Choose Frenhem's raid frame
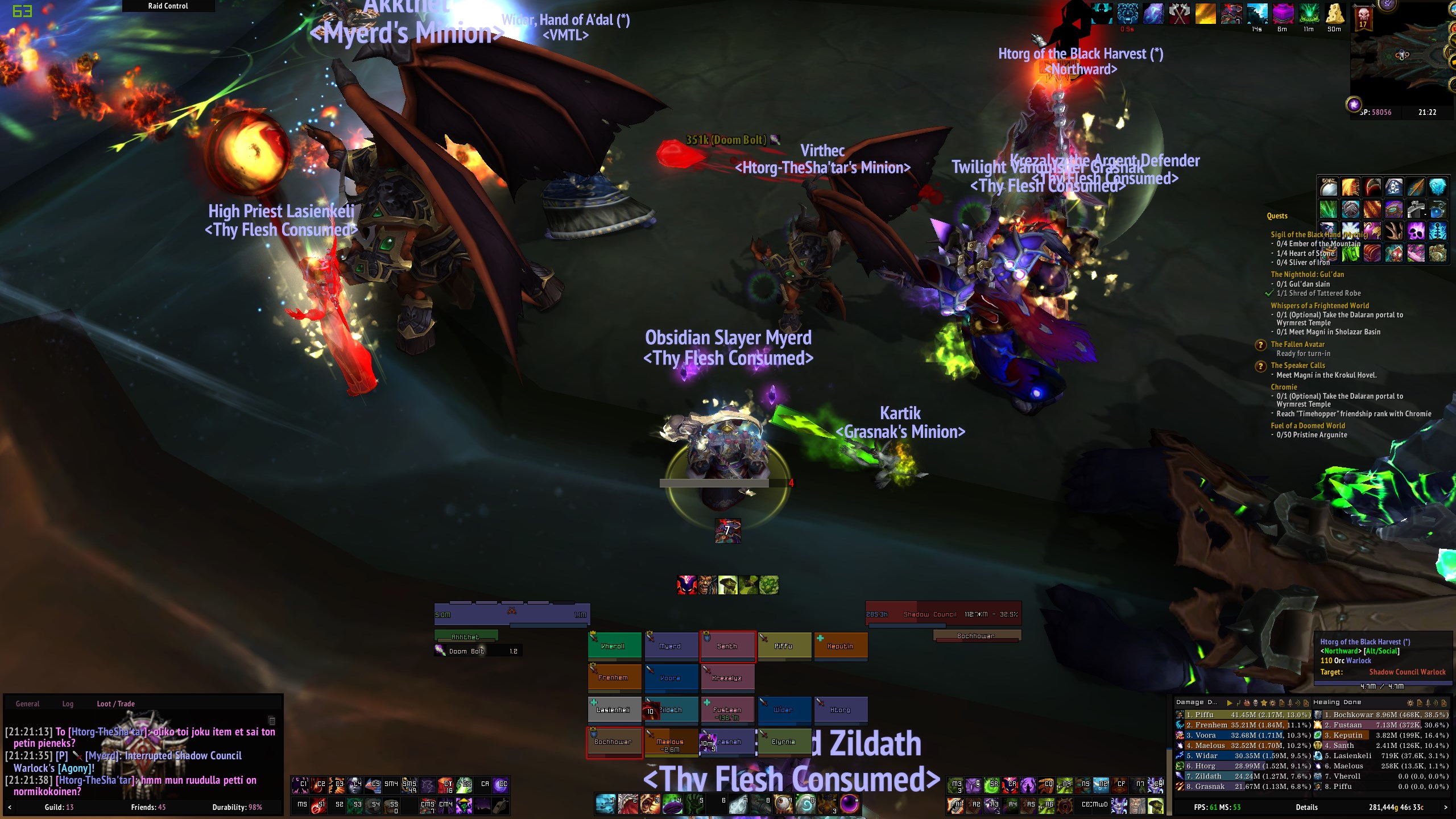Screen dimensions: 1456x819 click(614, 677)
